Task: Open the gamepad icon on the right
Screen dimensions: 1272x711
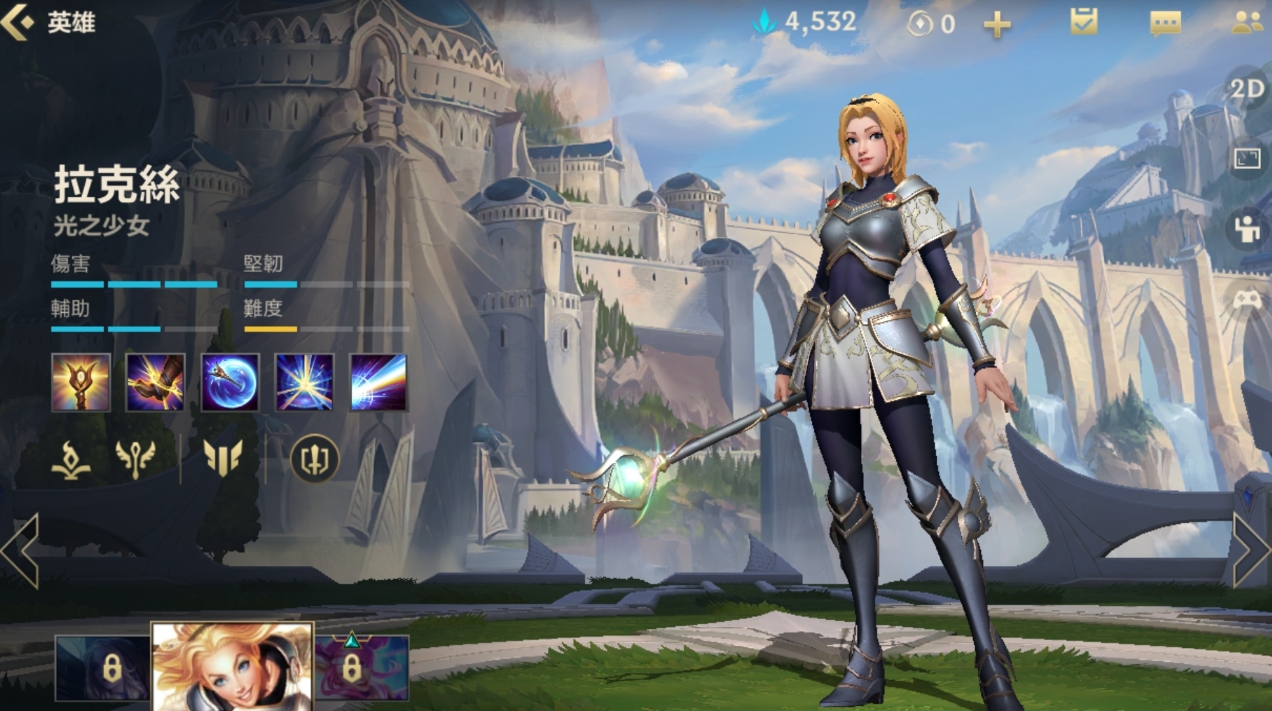Action: click(1247, 299)
